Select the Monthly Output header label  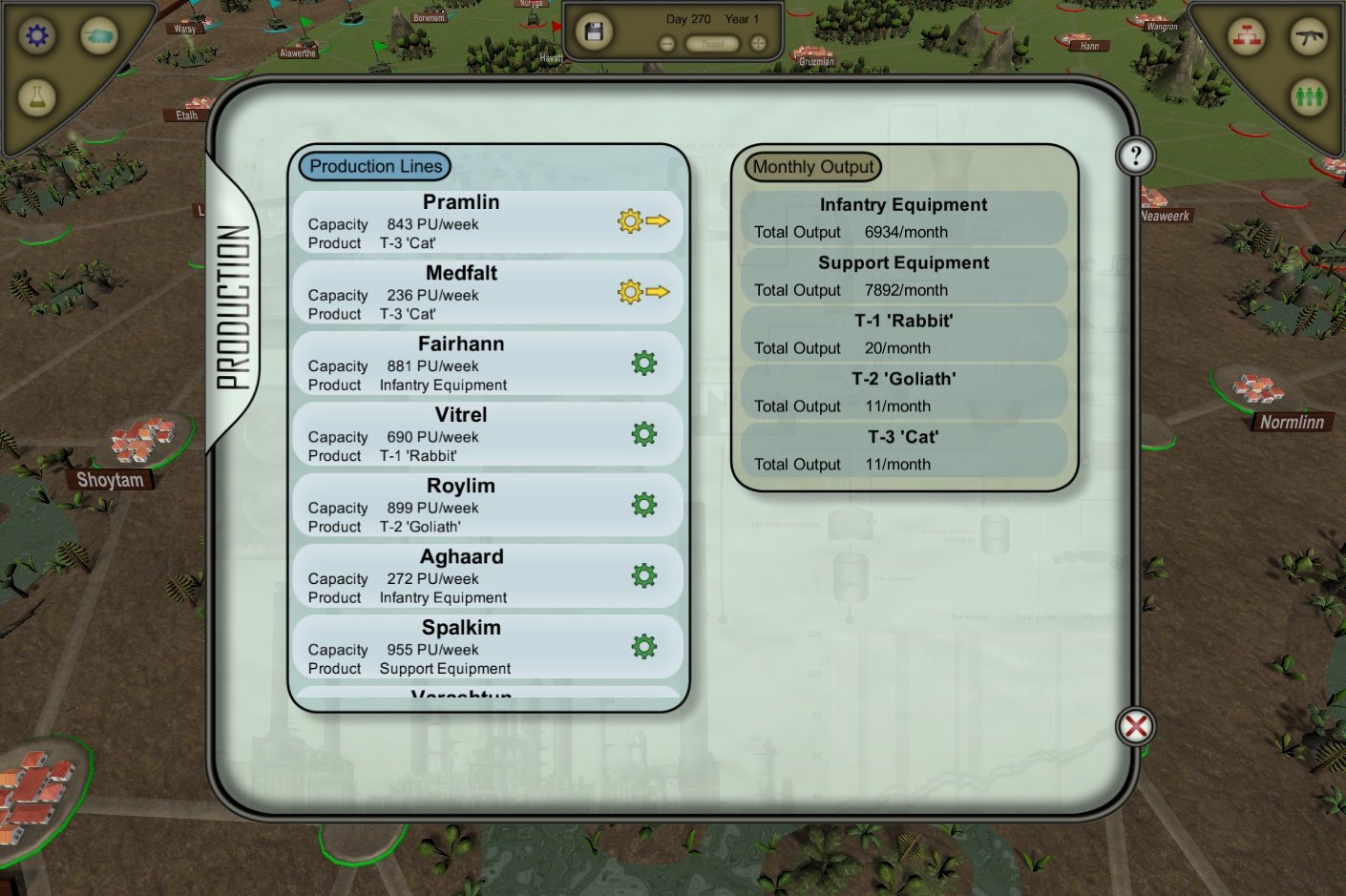[810, 166]
